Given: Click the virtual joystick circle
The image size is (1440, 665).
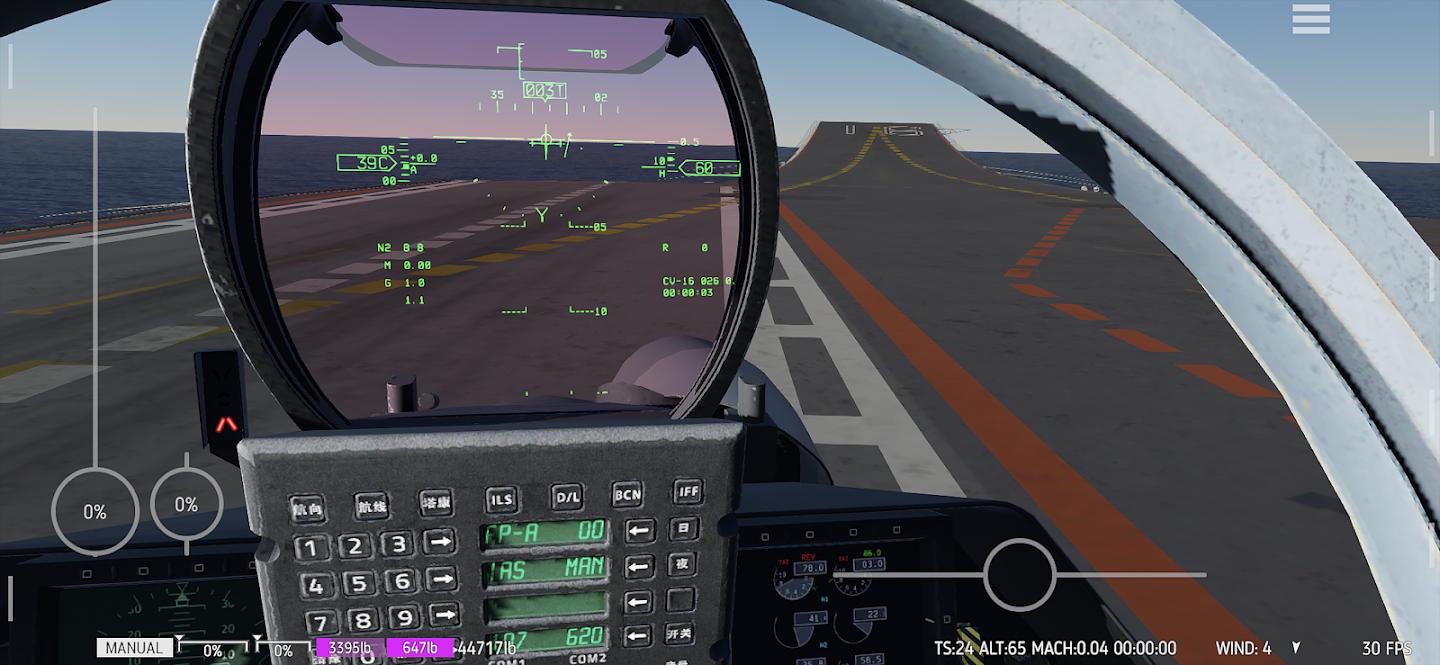Looking at the screenshot, I should [1019, 575].
